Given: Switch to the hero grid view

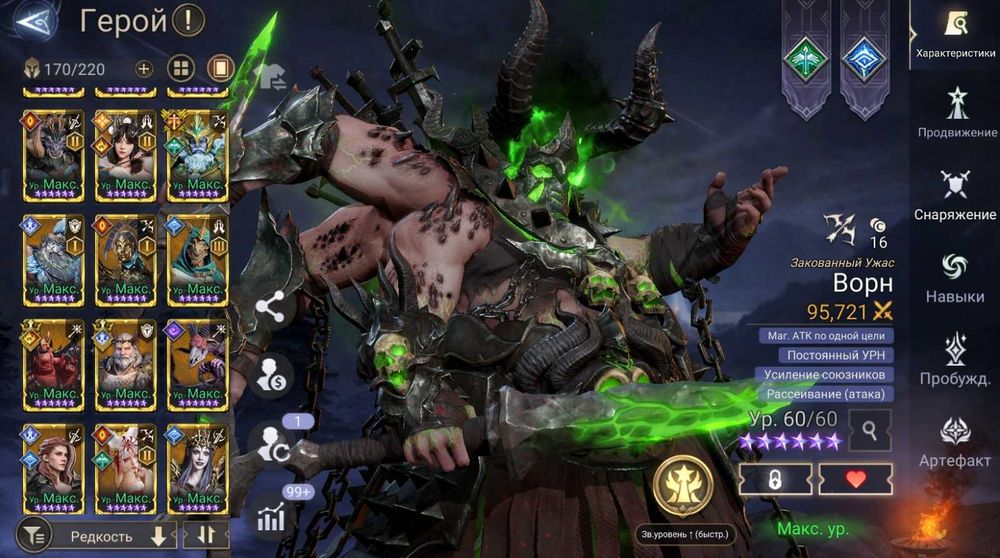Looking at the screenshot, I should click(181, 69).
